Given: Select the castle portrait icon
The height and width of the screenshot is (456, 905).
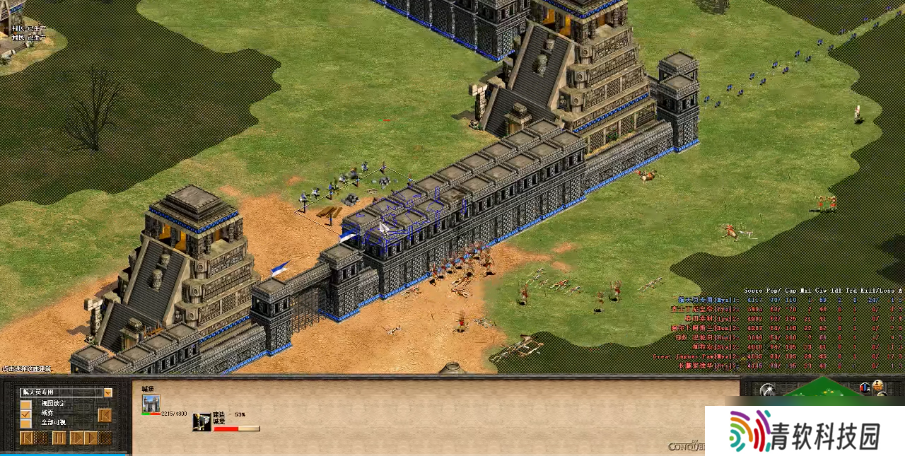Looking at the screenshot, I should coord(151,403).
